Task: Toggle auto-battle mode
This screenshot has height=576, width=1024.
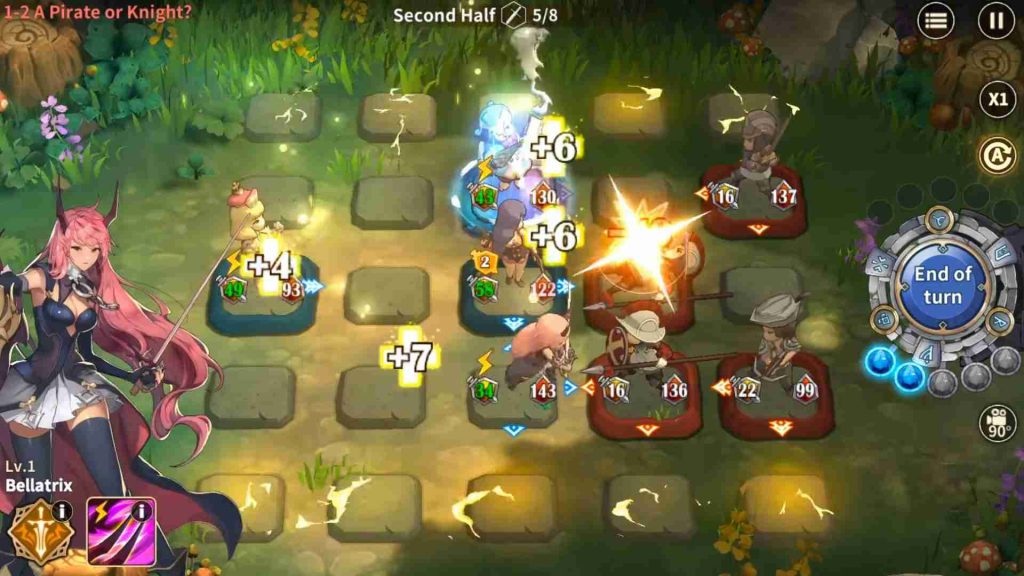Action: click(996, 156)
